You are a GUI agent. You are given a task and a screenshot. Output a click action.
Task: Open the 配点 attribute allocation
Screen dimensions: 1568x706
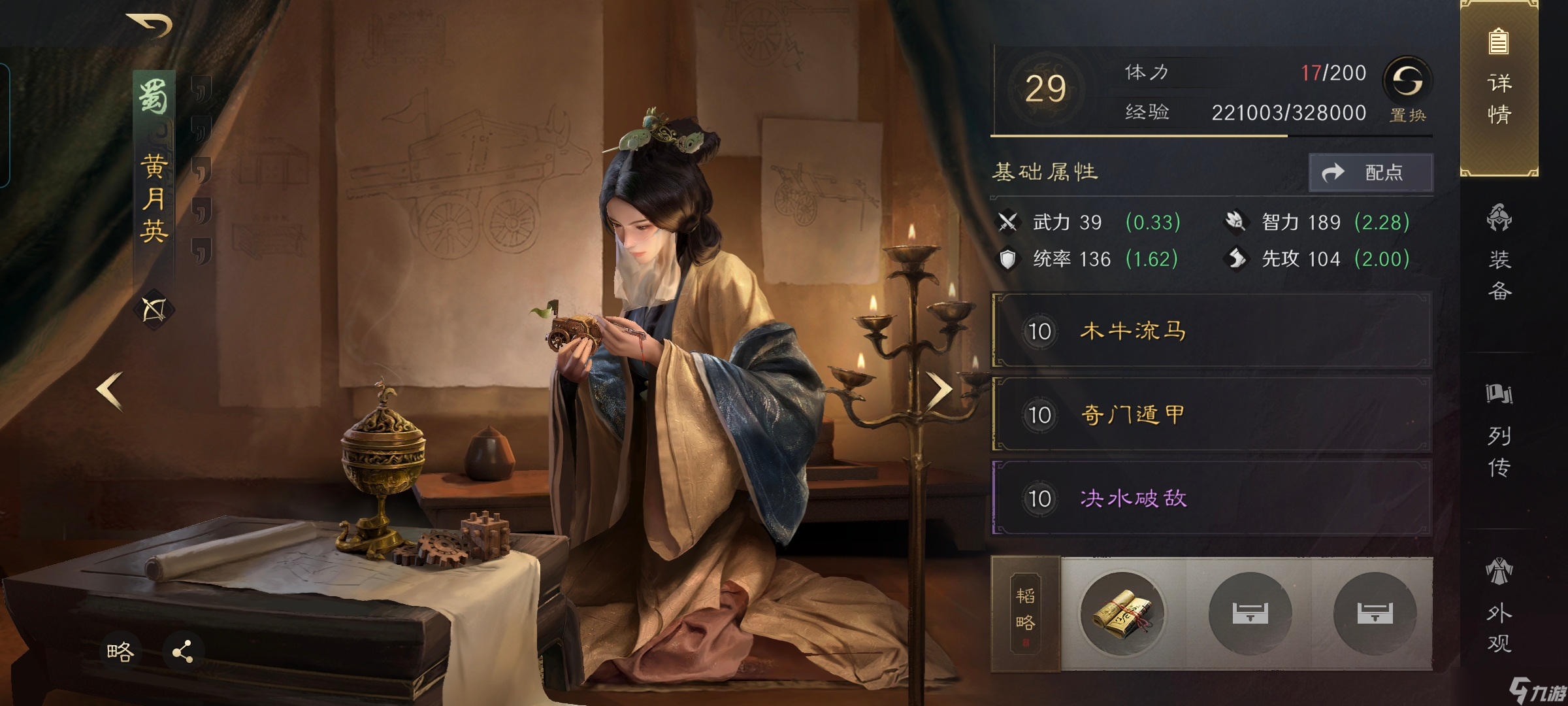pos(1371,173)
